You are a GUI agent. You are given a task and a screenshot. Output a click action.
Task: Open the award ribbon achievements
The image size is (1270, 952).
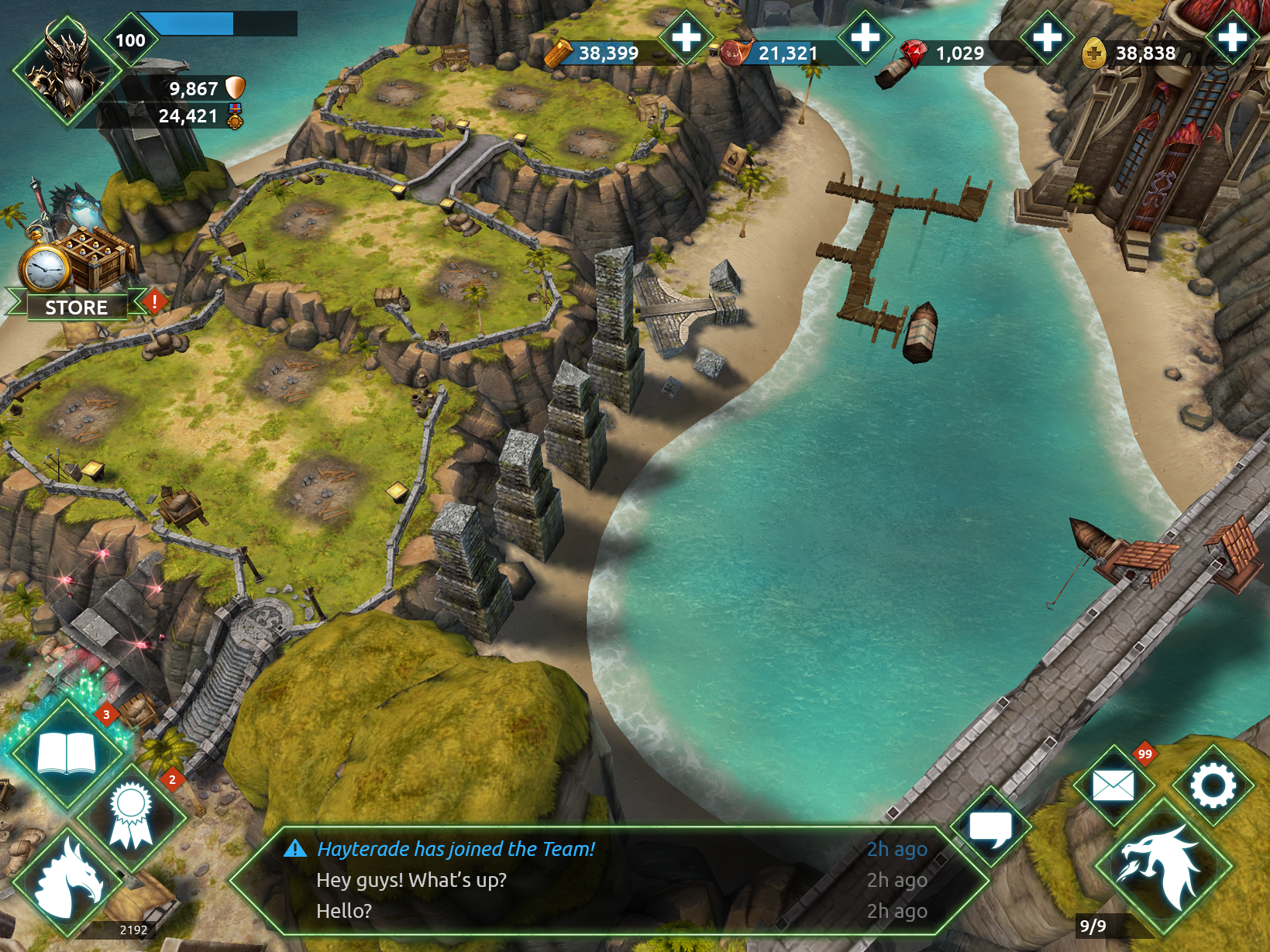coord(130,816)
